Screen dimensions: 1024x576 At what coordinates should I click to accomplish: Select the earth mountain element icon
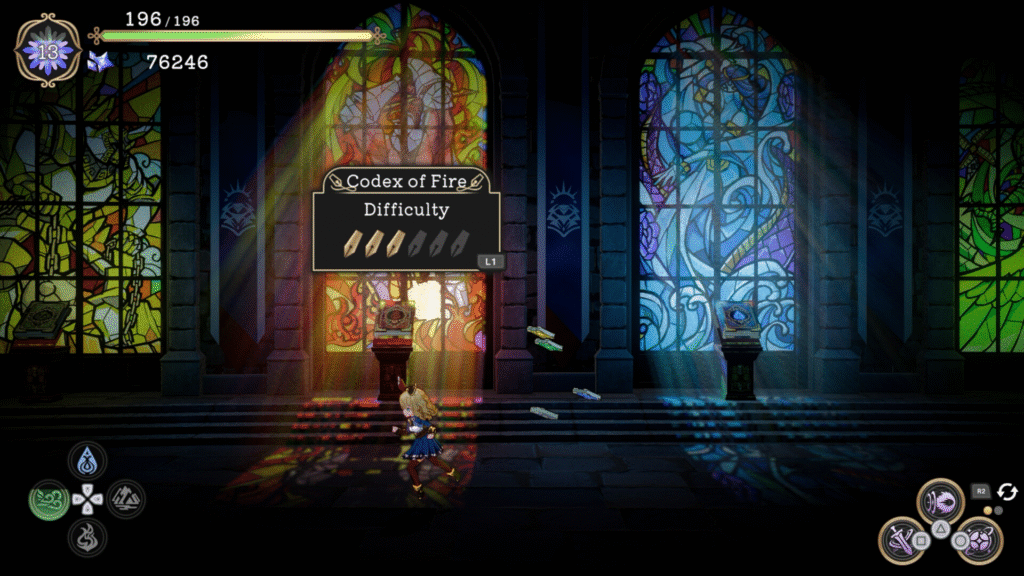[x=126, y=498]
